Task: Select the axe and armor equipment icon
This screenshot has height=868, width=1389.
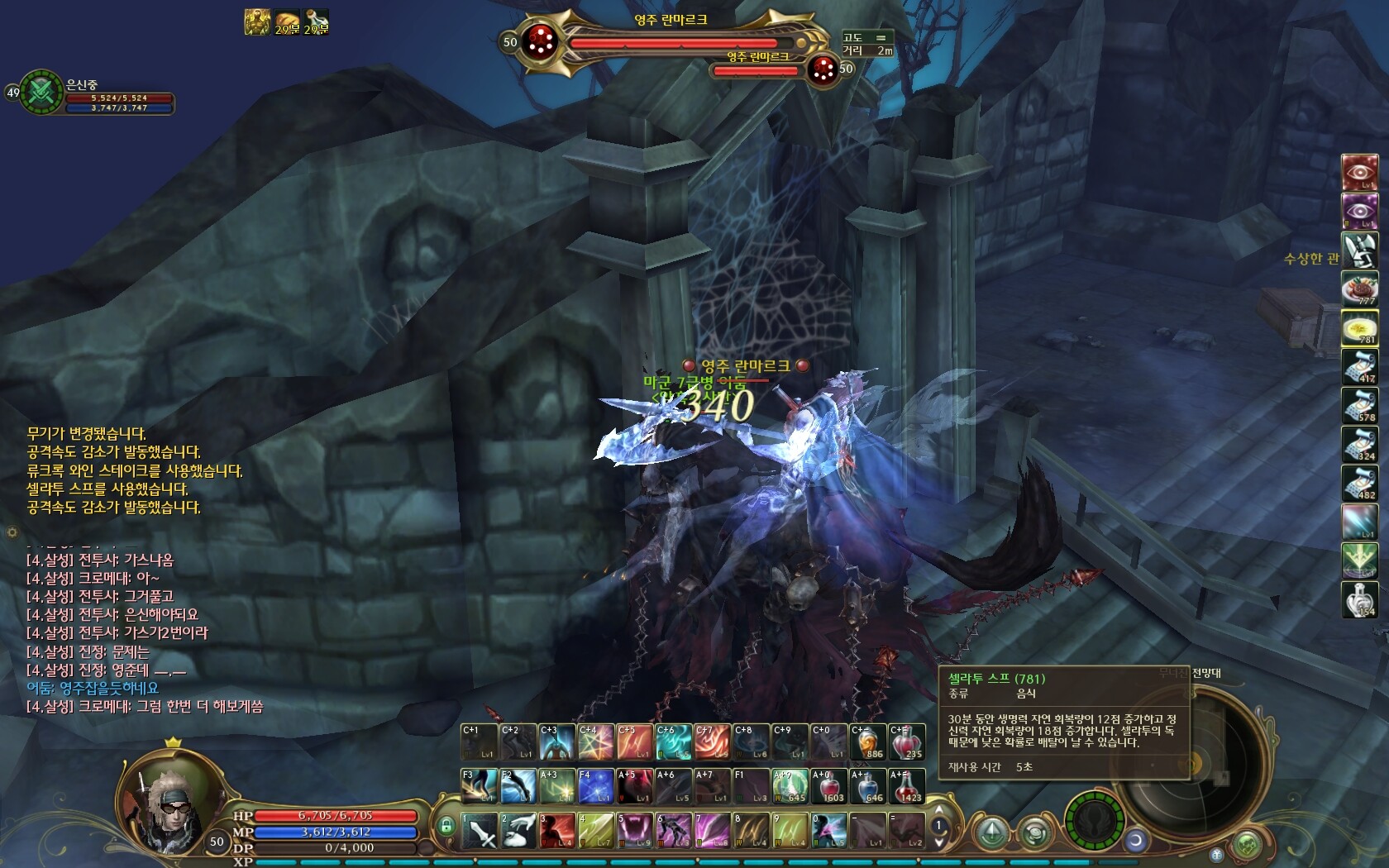Action: click(1359, 251)
